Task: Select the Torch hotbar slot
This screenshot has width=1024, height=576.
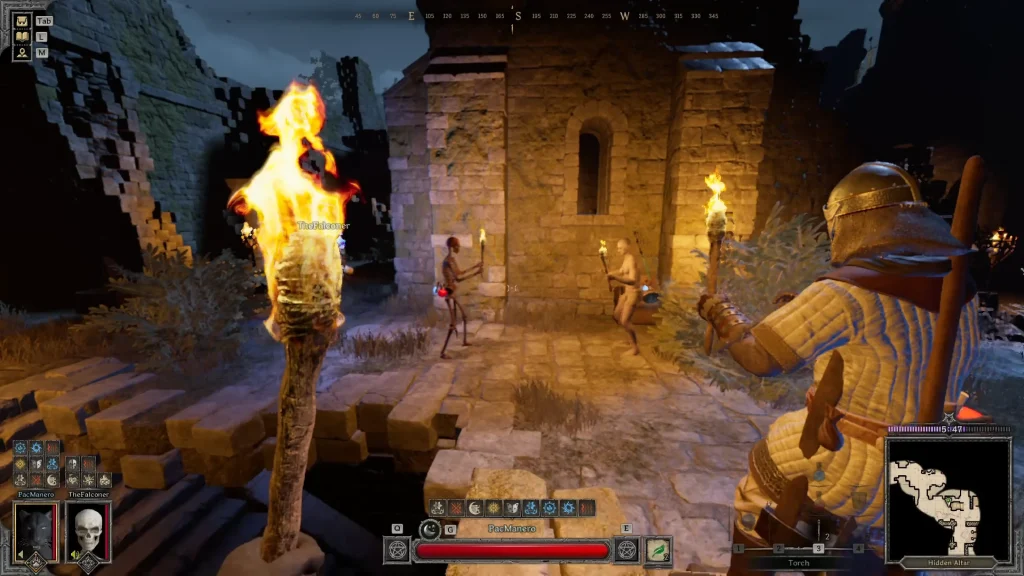Action: (x=818, y=548)
